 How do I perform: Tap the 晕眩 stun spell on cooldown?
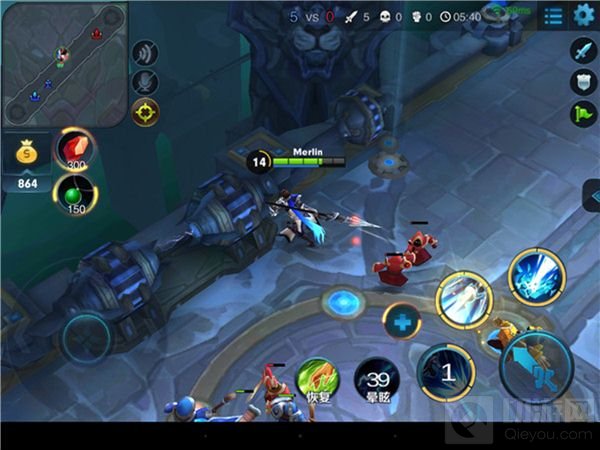pos(376,379)
